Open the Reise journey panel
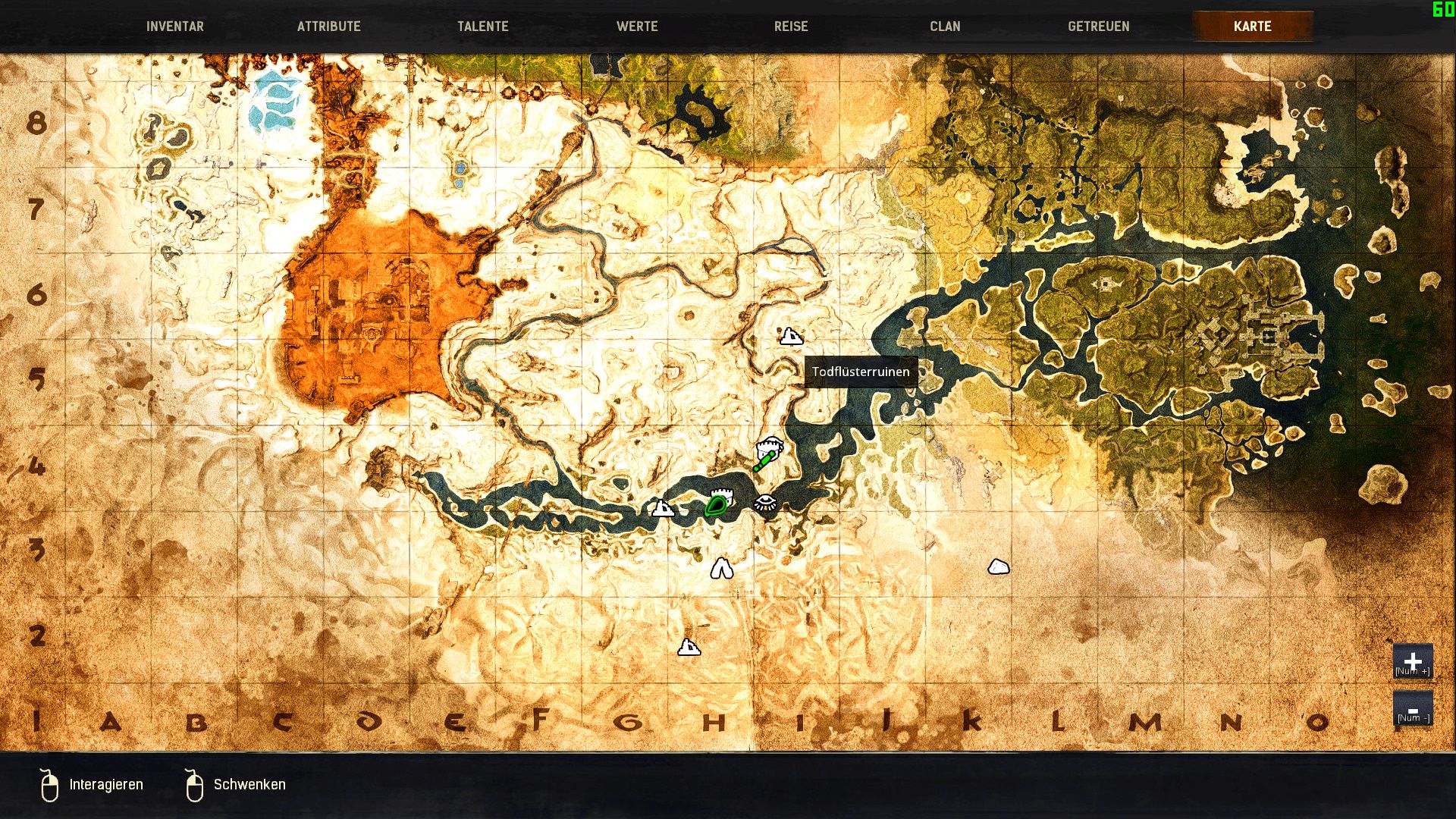1456x819 pixels. click(x=791, y=25)
